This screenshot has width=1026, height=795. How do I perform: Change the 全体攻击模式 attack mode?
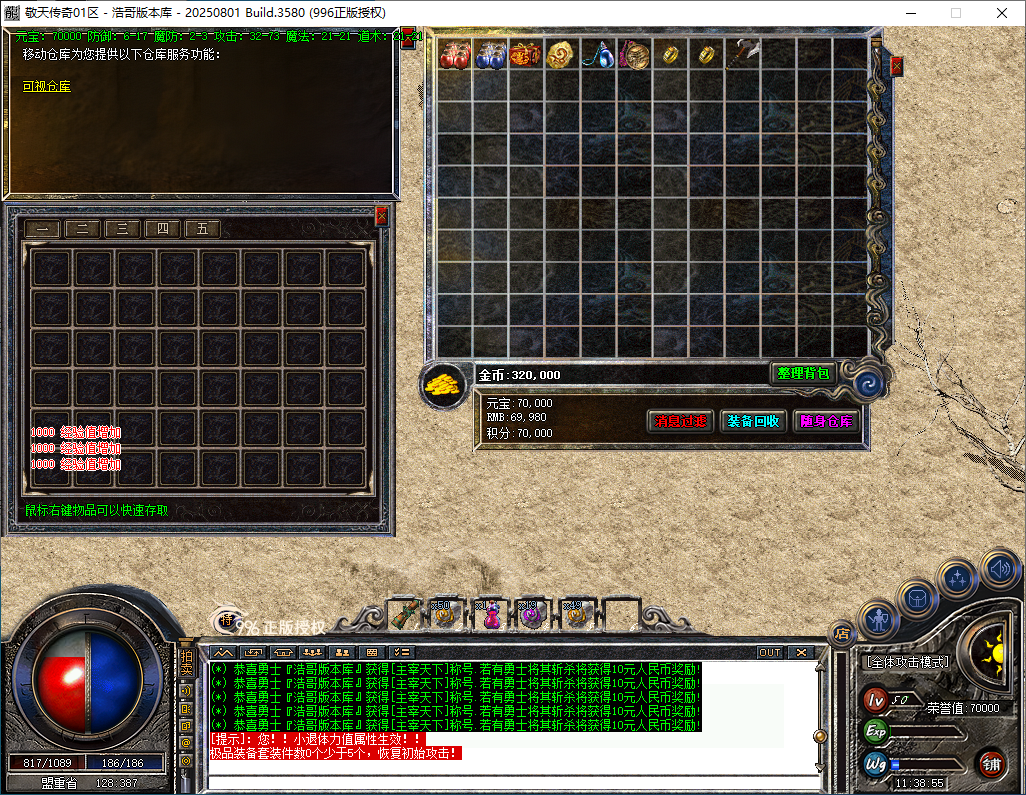pyautogui.click(x=906, y=662)
